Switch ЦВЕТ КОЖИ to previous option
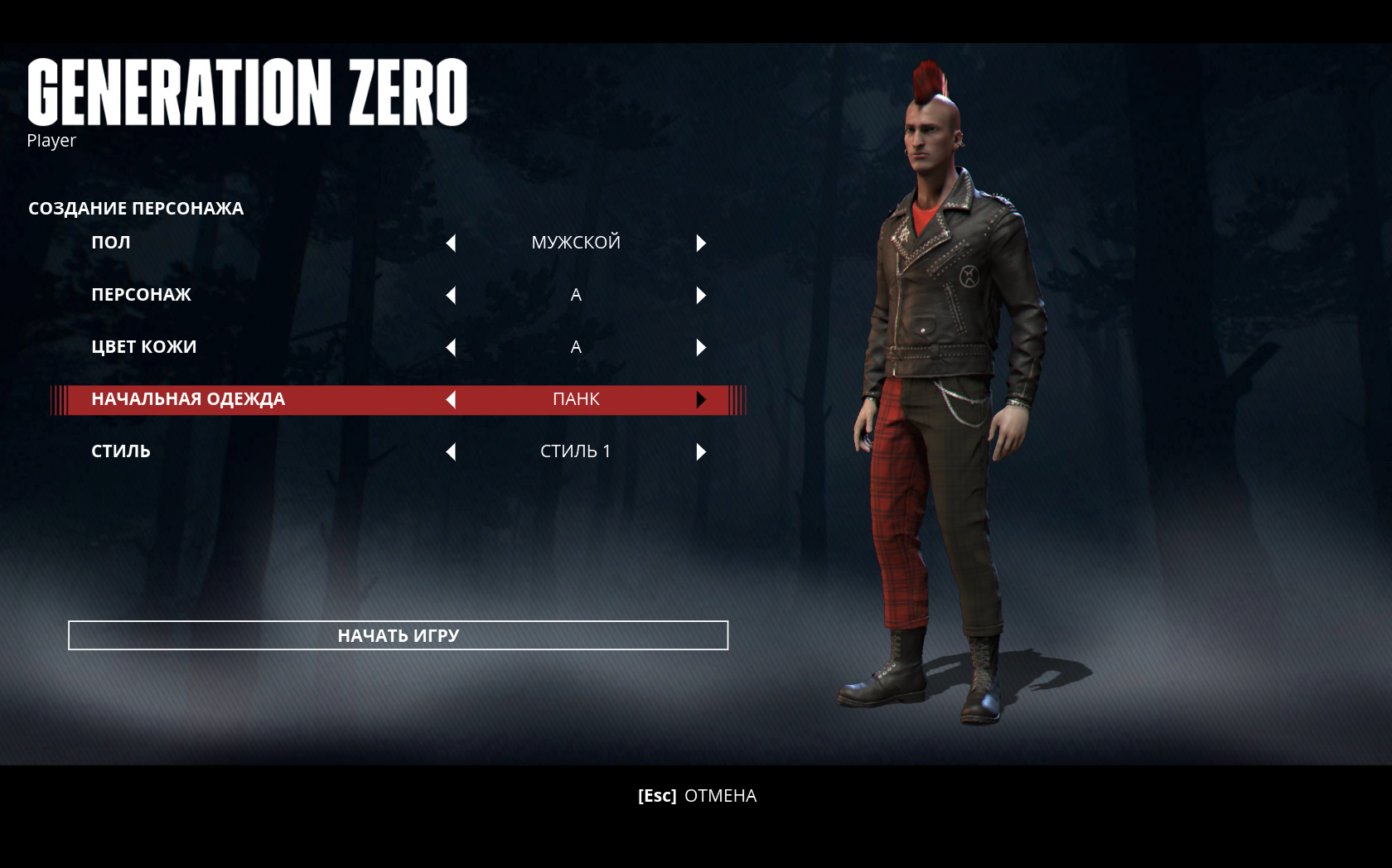The image size is (1392, 868). 451,347
